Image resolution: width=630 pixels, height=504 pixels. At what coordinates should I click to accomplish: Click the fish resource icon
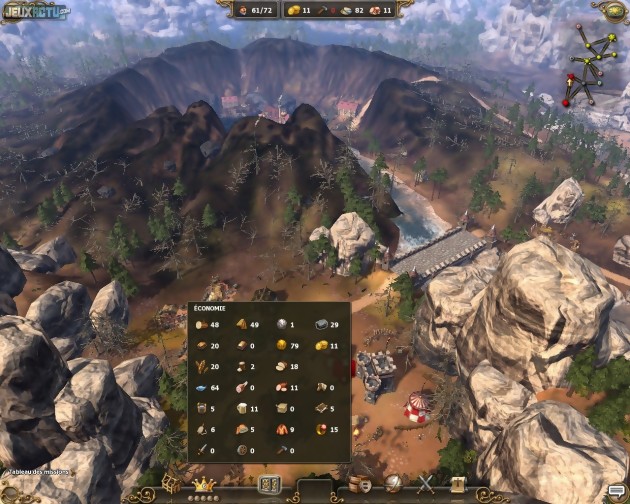(x=200, y=388)
